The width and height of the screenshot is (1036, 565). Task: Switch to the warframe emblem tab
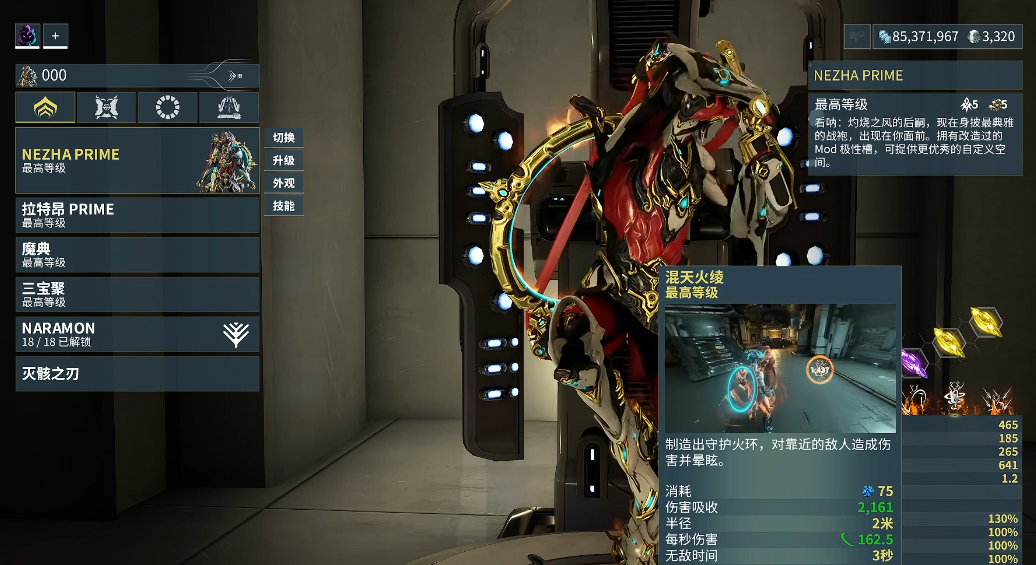45,108
